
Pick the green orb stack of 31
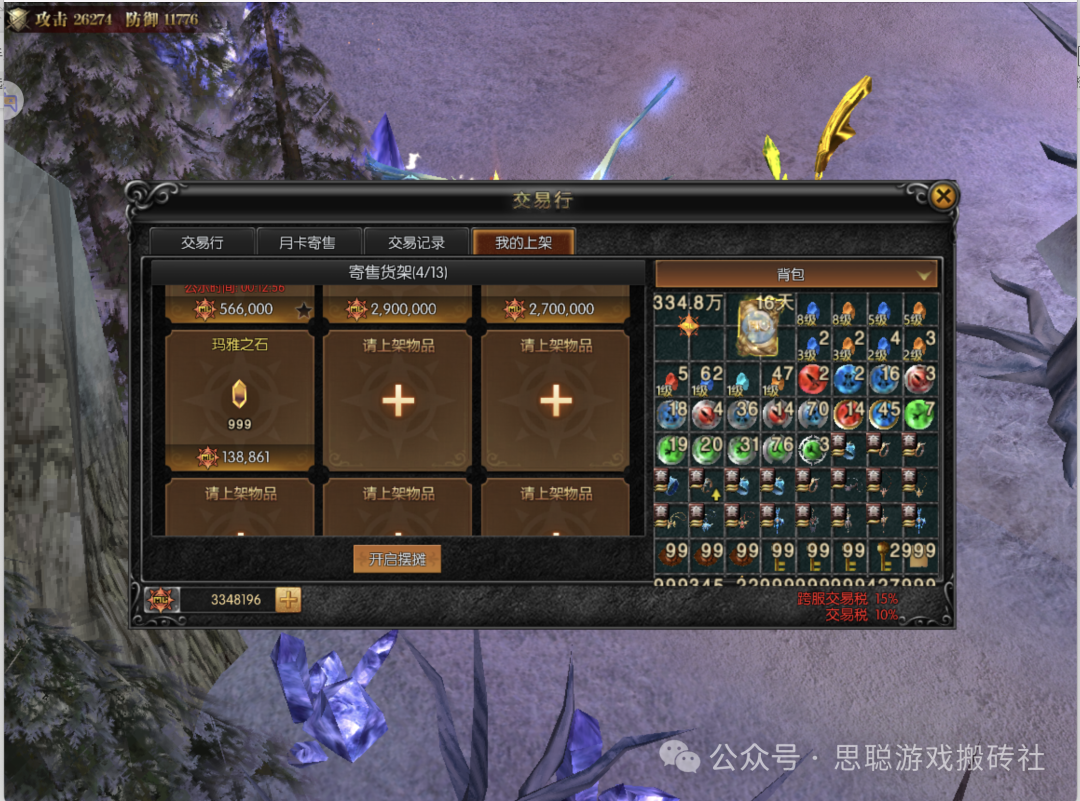point(741,450)
